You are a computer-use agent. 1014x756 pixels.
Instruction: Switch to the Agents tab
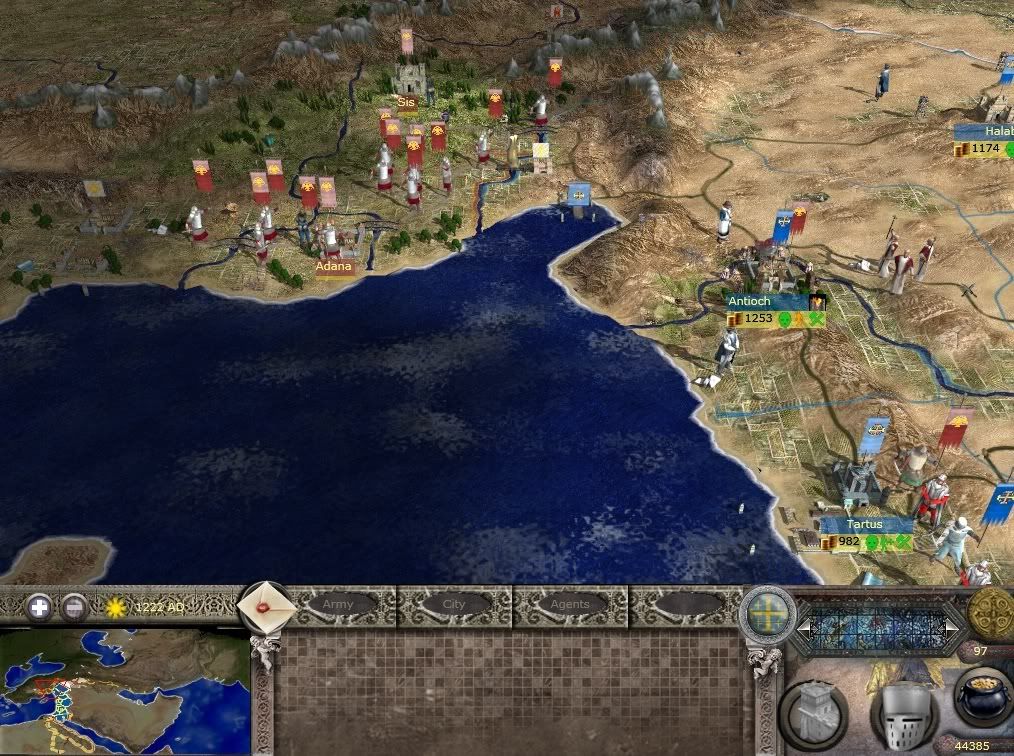[570, 605]
